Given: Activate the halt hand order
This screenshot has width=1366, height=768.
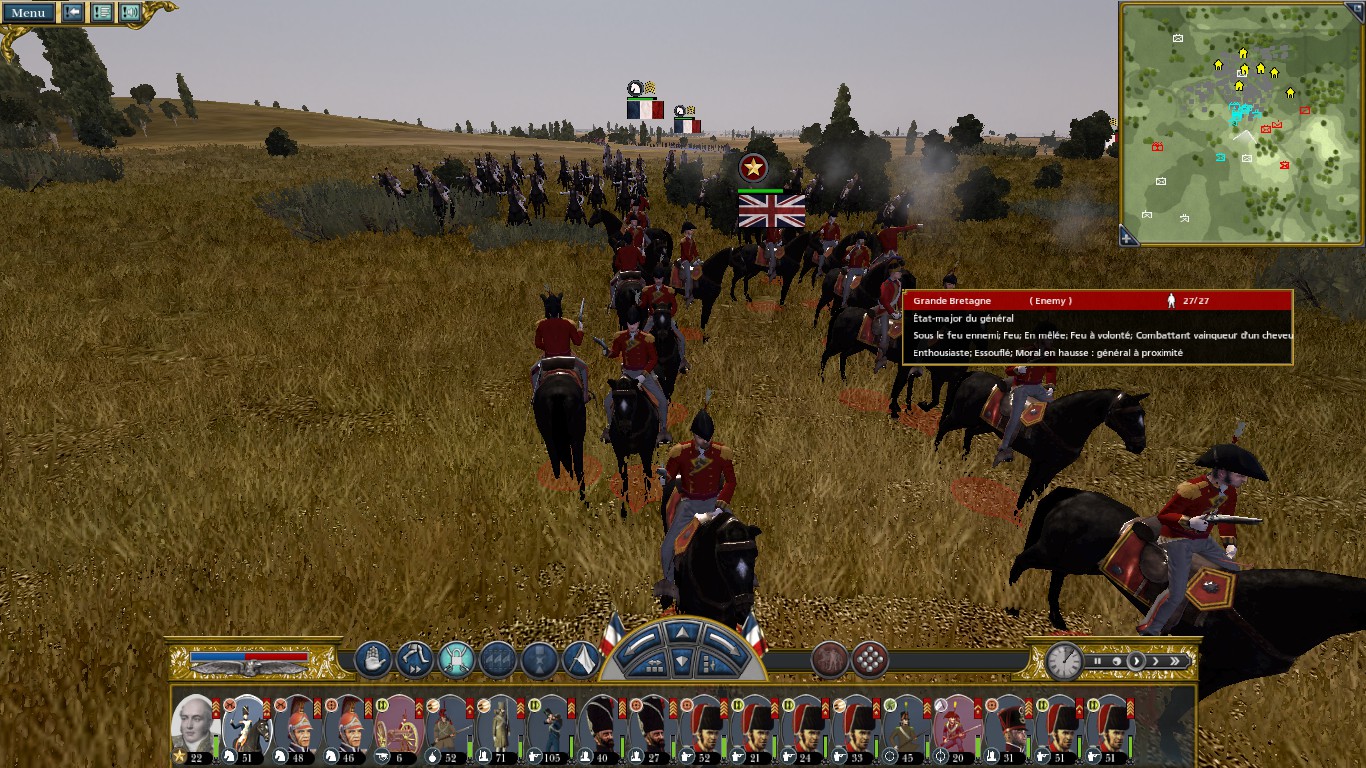Looking at the screenshot, I should 373,659.
